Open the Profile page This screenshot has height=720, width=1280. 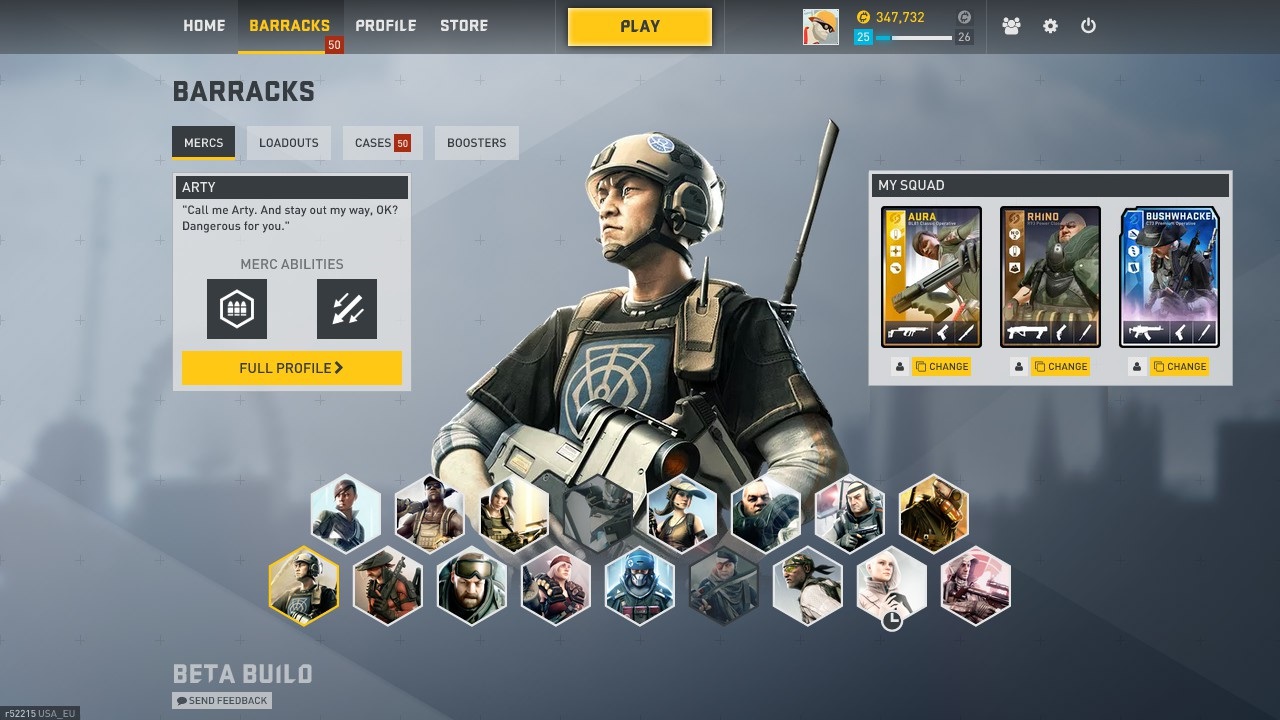point(385,26)
